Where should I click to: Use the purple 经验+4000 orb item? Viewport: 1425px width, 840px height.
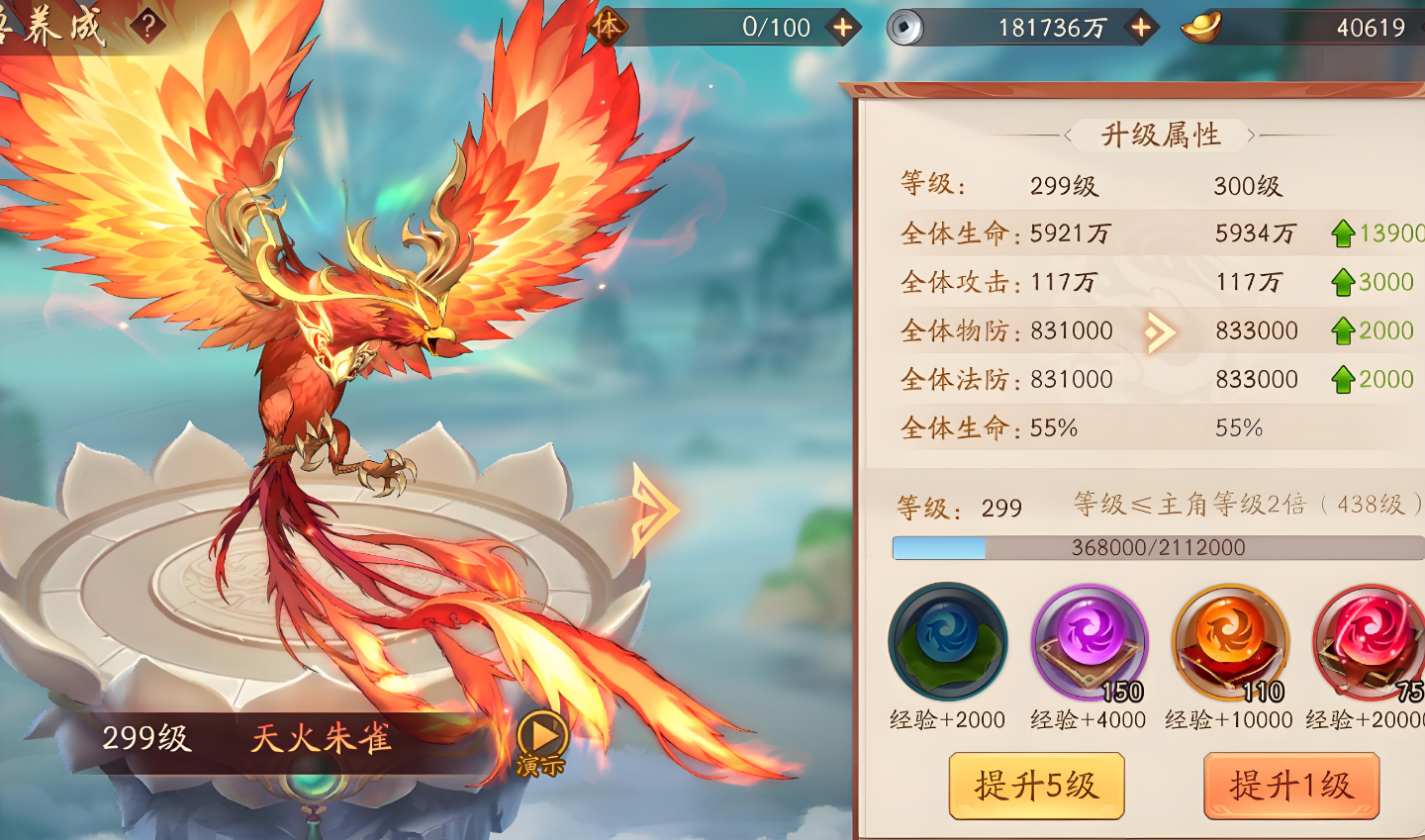click(1089, 642)
